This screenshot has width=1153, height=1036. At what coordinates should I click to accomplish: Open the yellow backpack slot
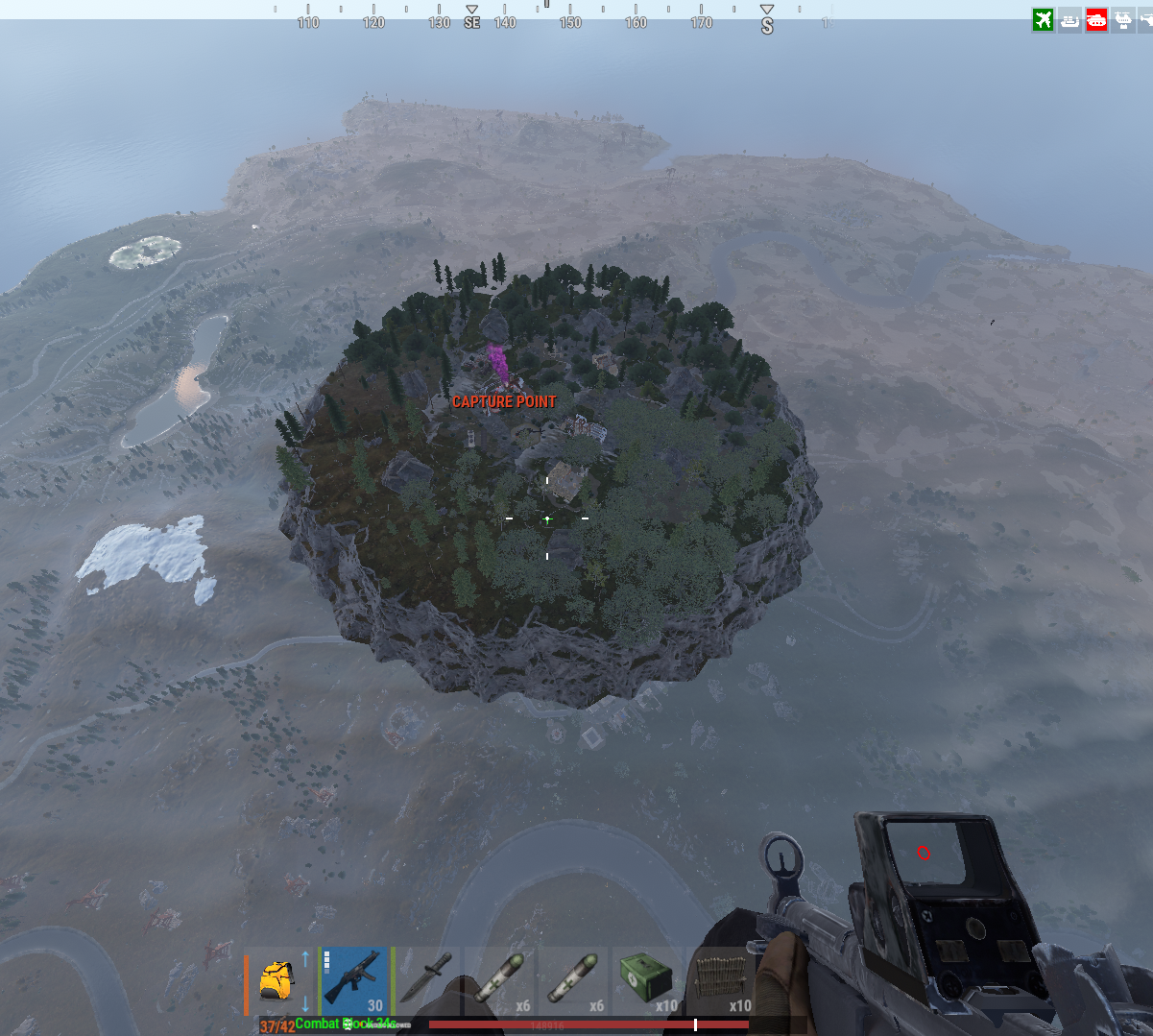276,980
